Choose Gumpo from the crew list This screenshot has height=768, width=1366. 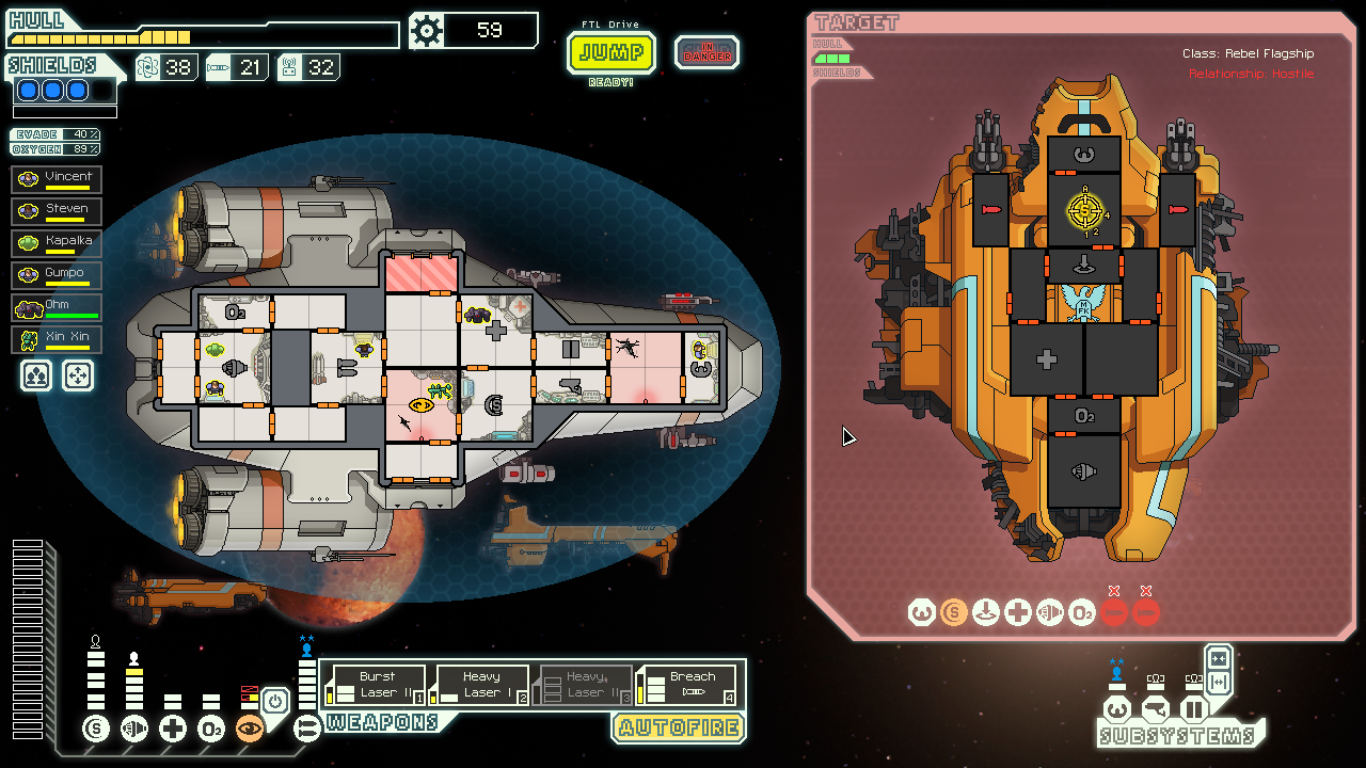tap(56, 276)
